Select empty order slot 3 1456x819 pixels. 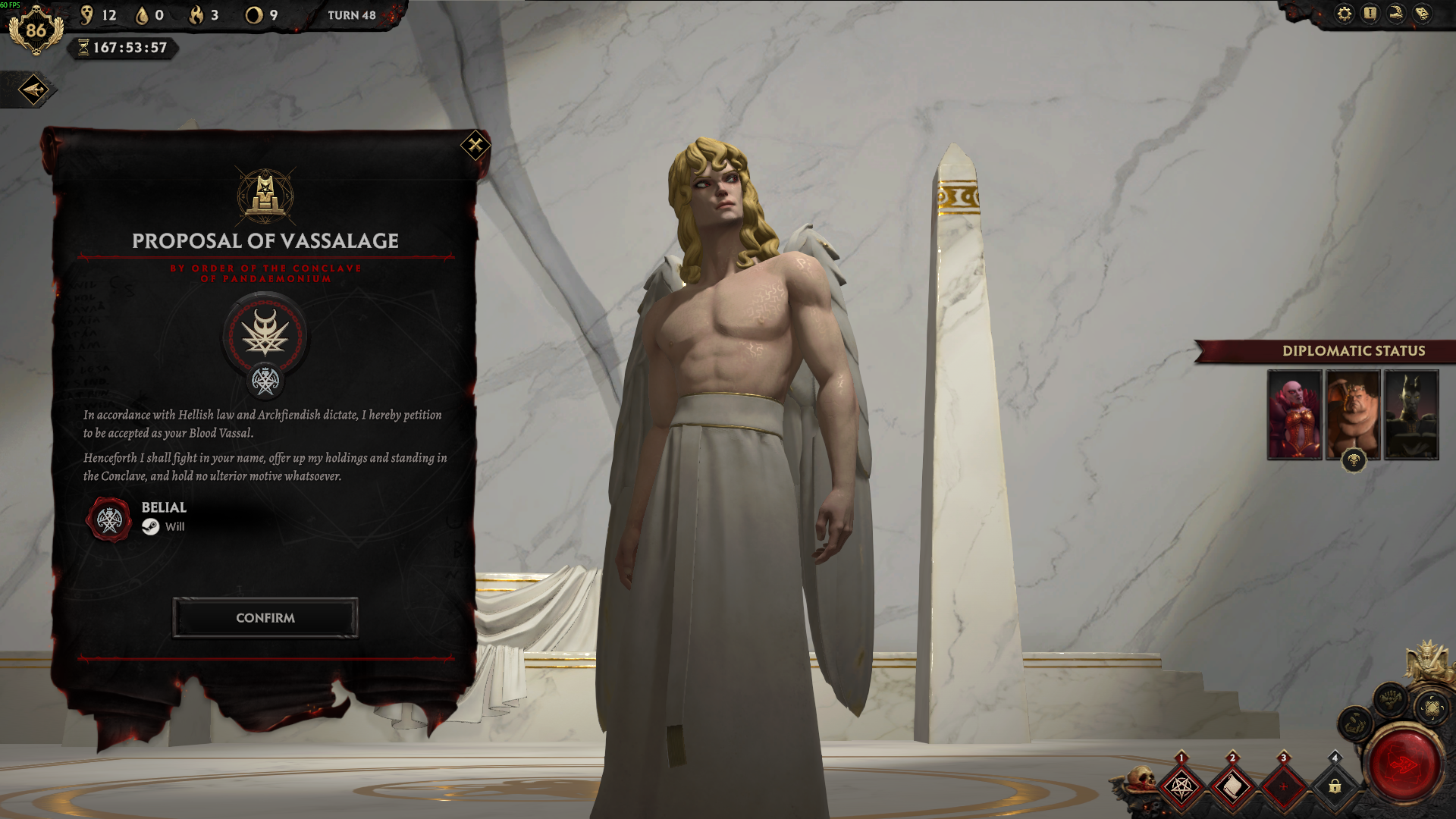tap(1284, 786)
